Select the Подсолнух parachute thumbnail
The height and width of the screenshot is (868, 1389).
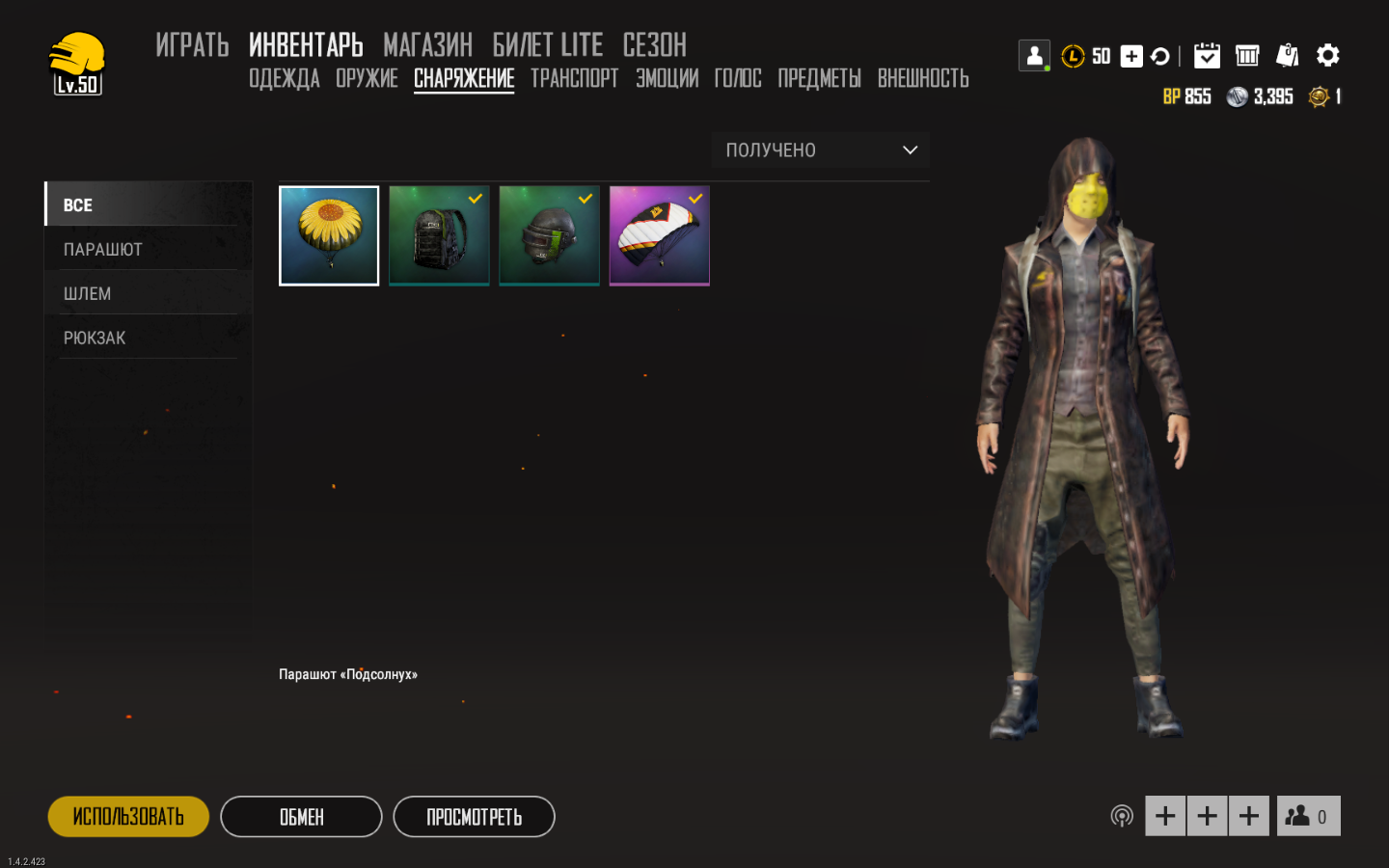(329, 234)
